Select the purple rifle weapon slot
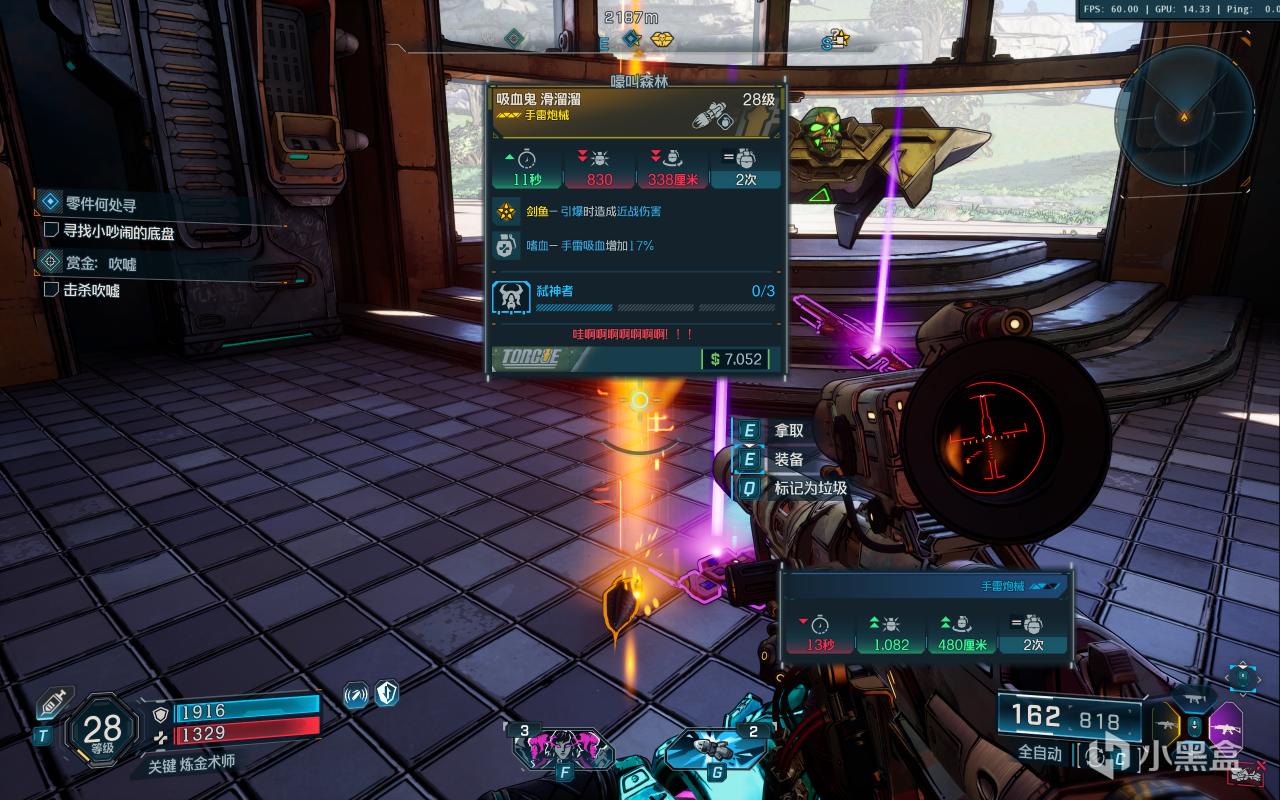1280x800 pixels. tap(1225, 727)
